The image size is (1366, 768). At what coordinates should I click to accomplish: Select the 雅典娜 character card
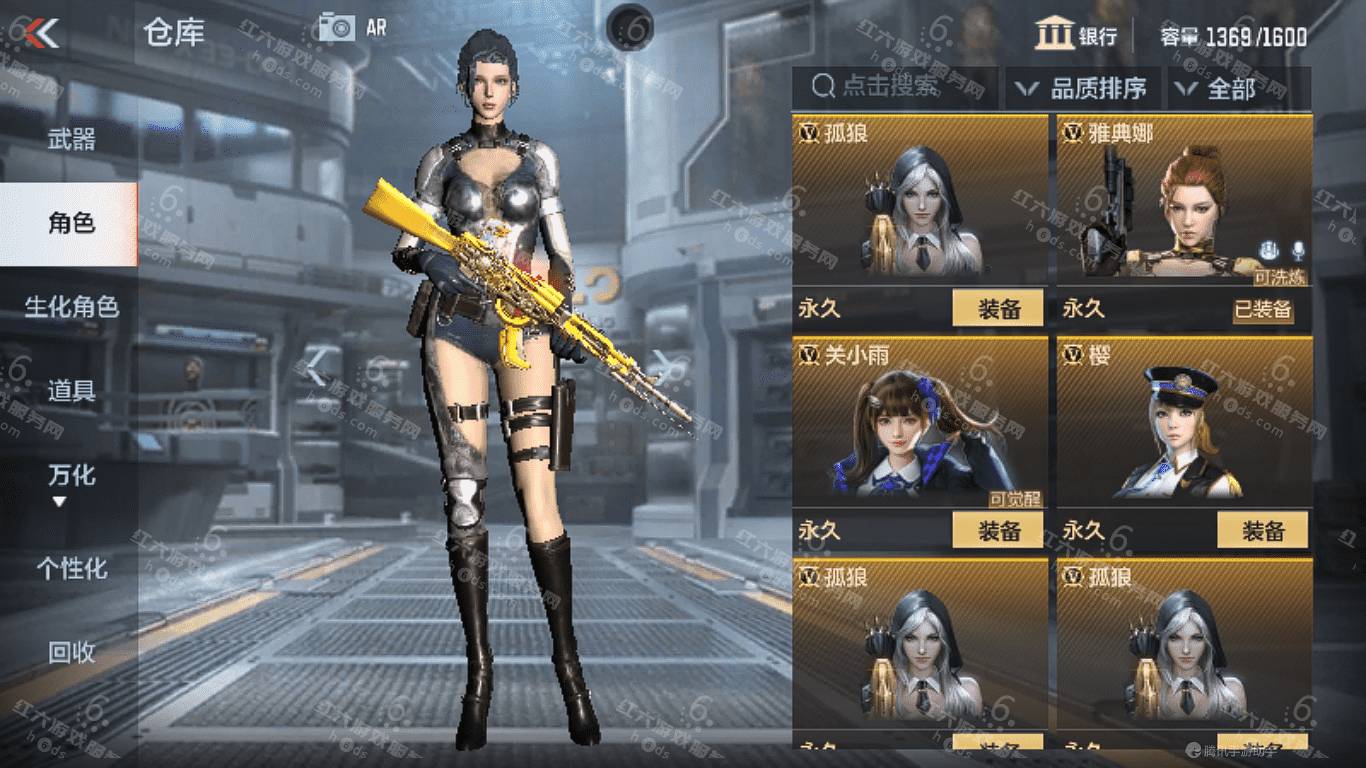[1184, 205]
